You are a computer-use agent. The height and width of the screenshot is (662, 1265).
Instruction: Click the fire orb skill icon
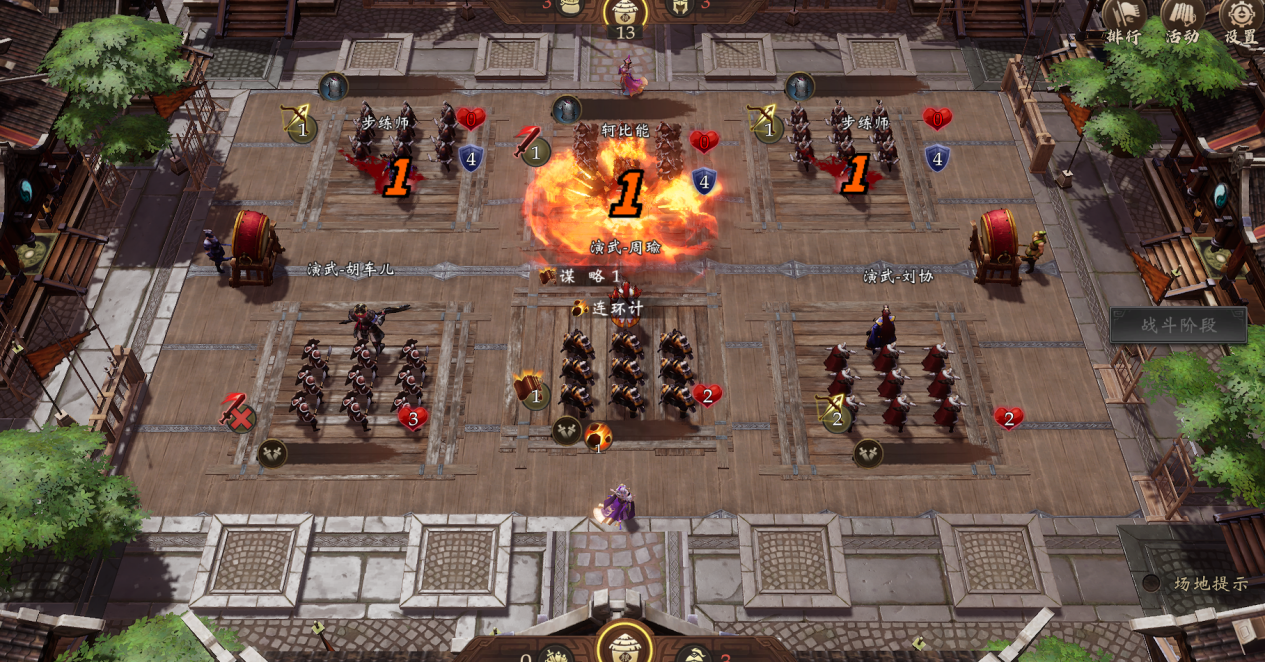(x=598, y=436)
